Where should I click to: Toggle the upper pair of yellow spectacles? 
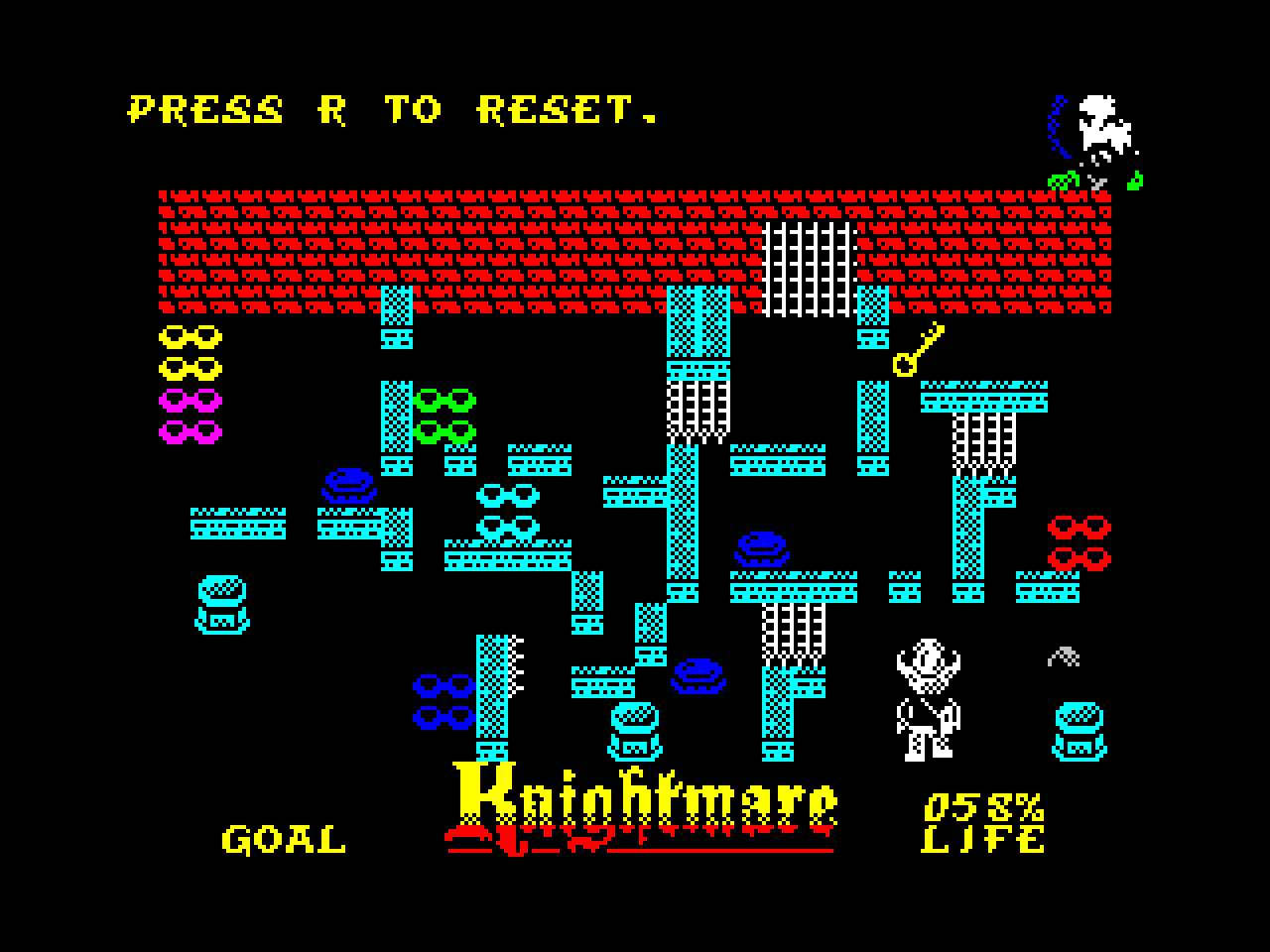(190, 337)
